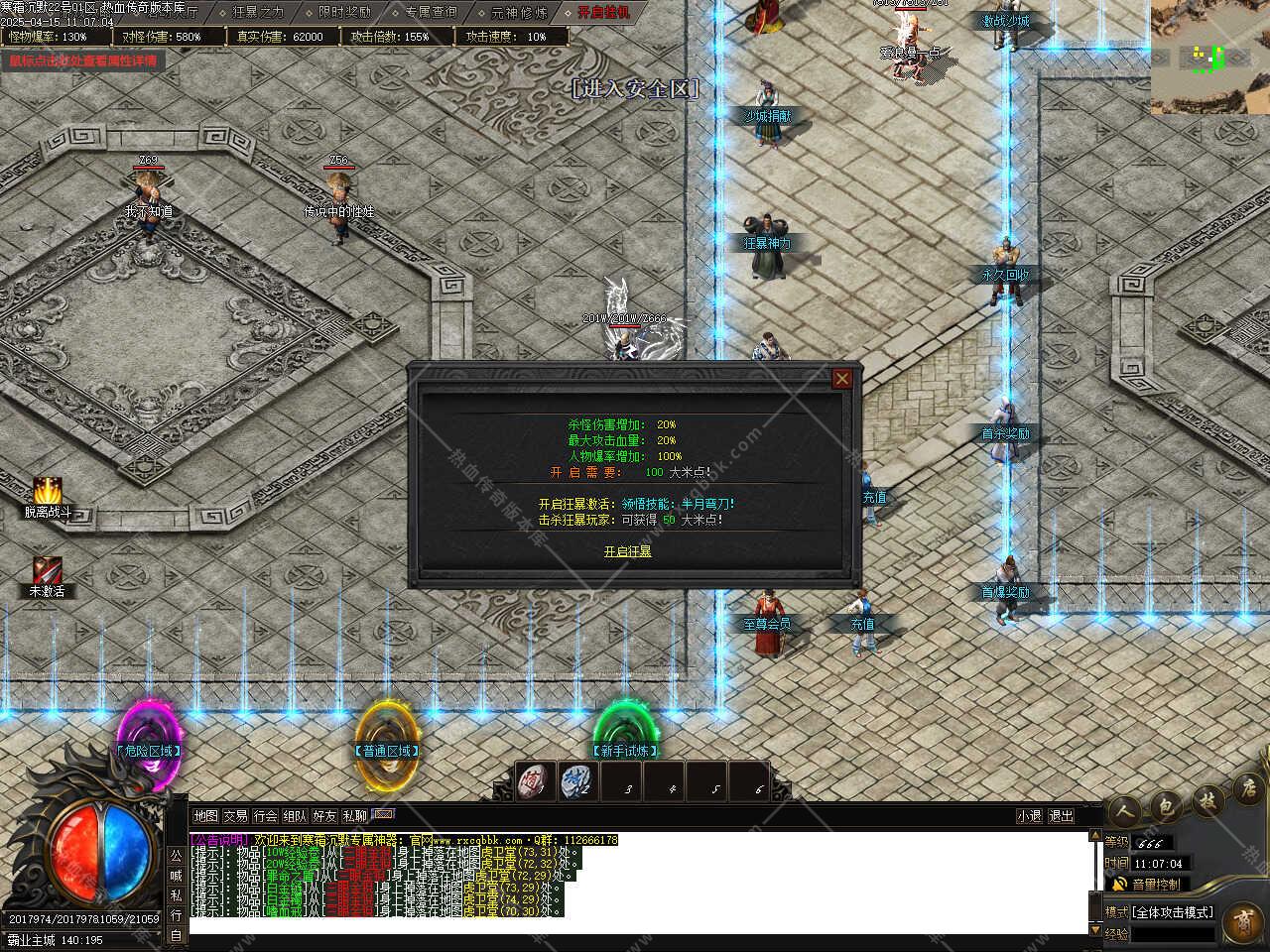Viewport: 1270px width, 952px height.
Task: Click the red attribute details hint bar
Action: [x=82, y=60]
